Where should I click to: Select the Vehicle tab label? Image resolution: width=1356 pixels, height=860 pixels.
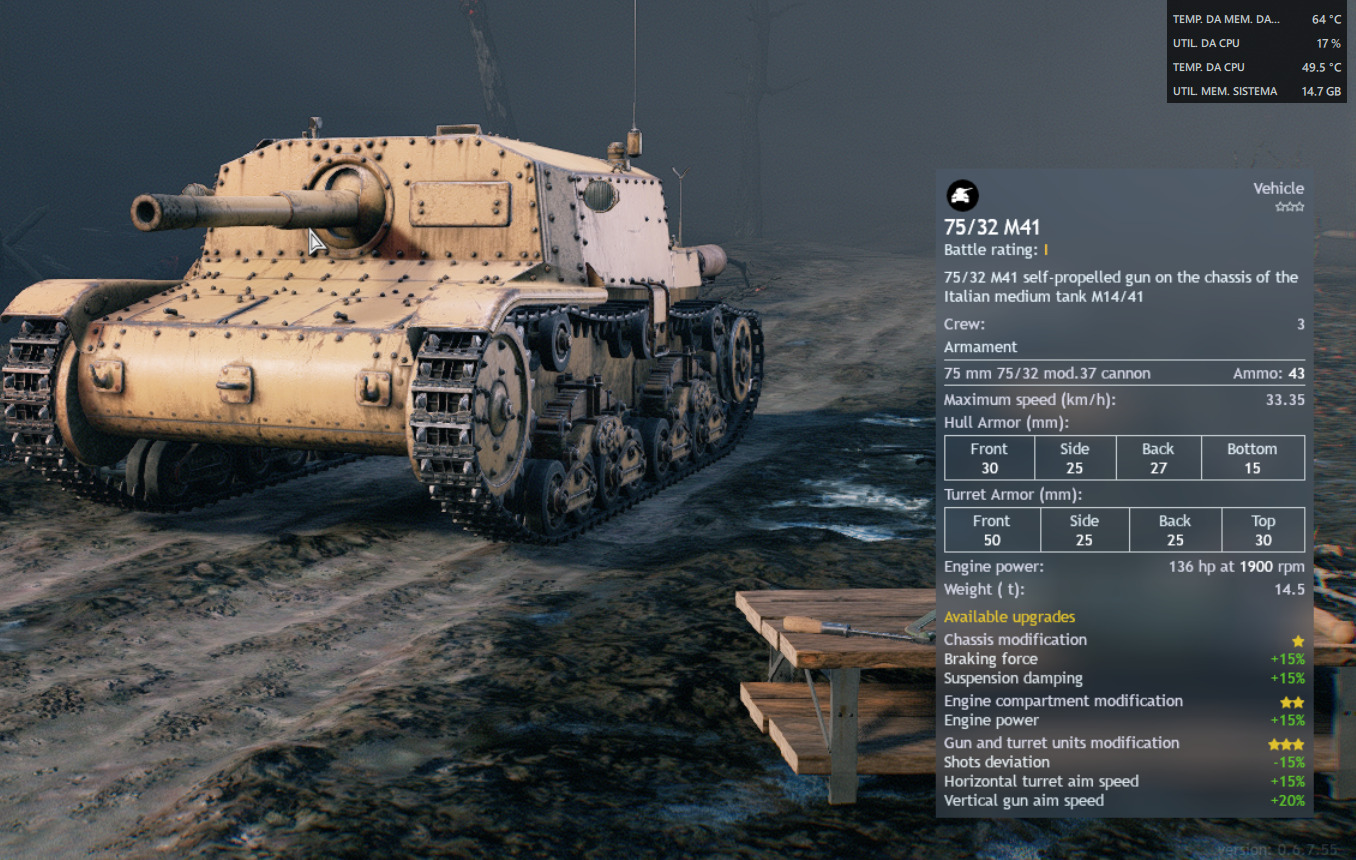pos(1279,188)
